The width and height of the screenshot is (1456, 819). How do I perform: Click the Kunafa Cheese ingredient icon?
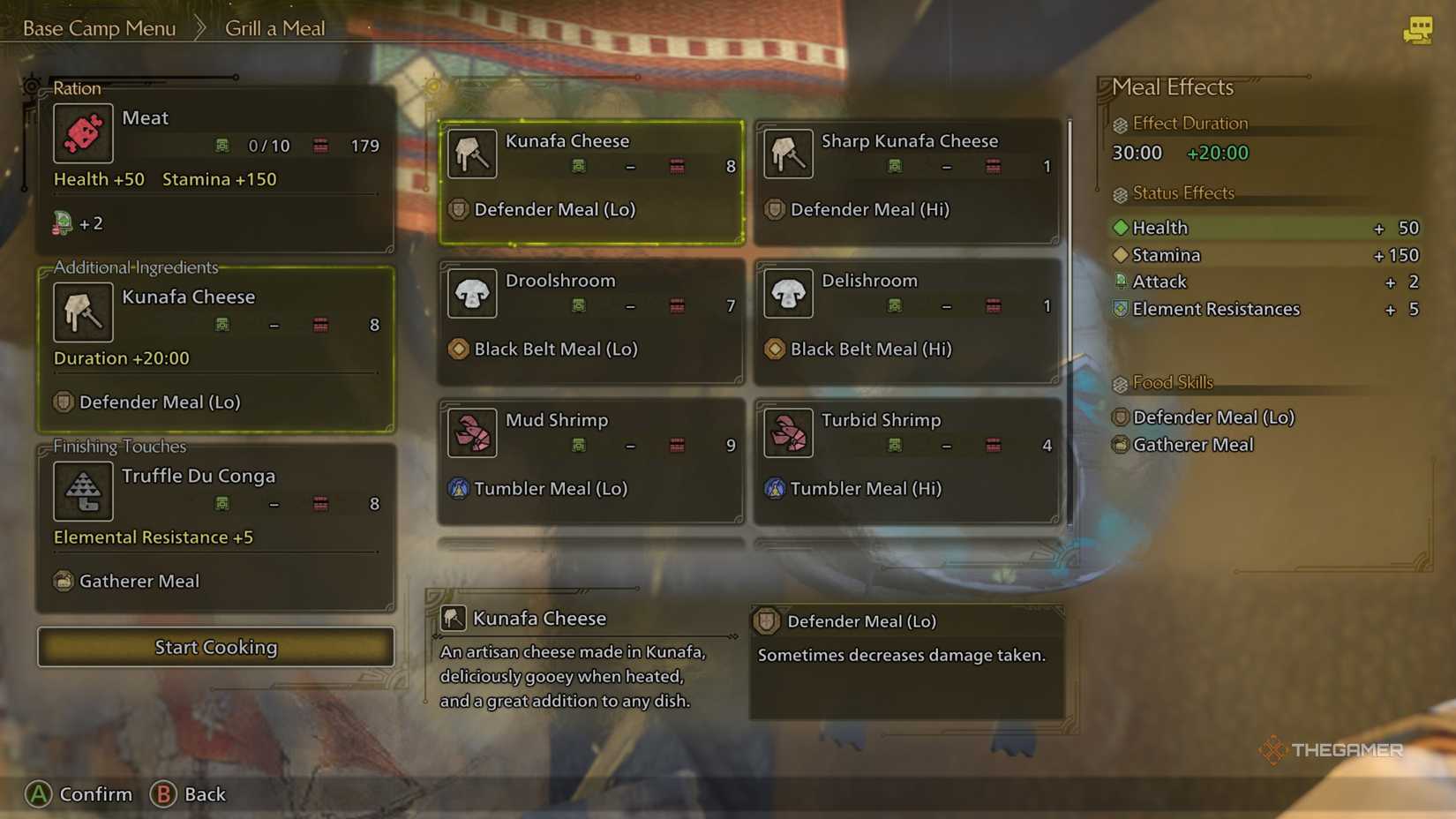point(83,312)
